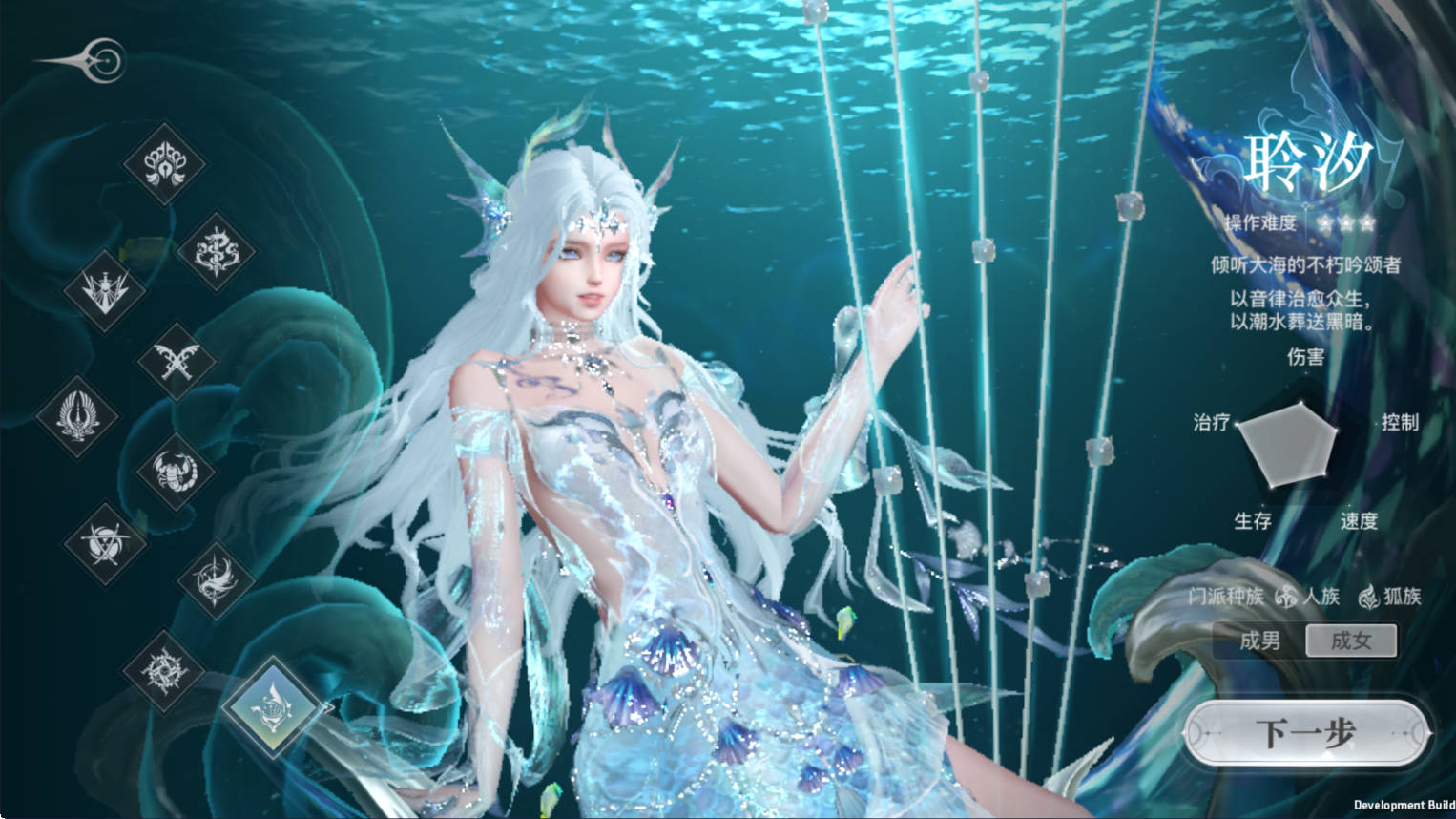
Task: Choose the serpent-and-staff class icon
Action: click(x=216, y=251)
